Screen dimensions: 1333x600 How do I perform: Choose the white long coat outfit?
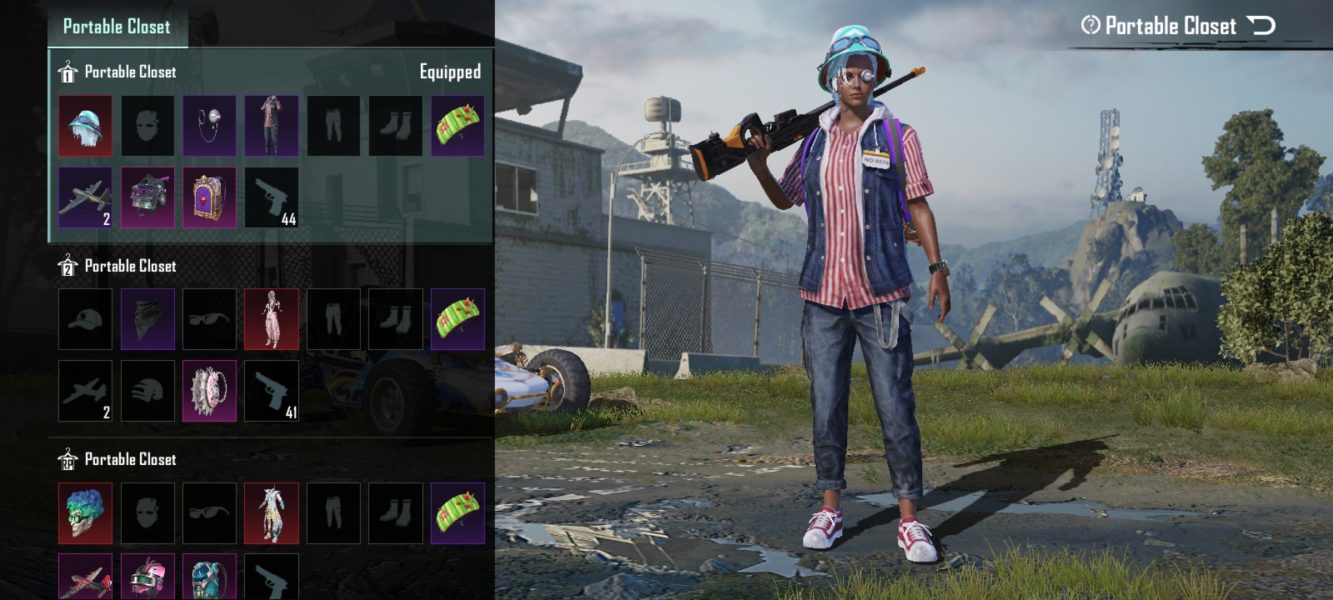[x=271, y=512]
